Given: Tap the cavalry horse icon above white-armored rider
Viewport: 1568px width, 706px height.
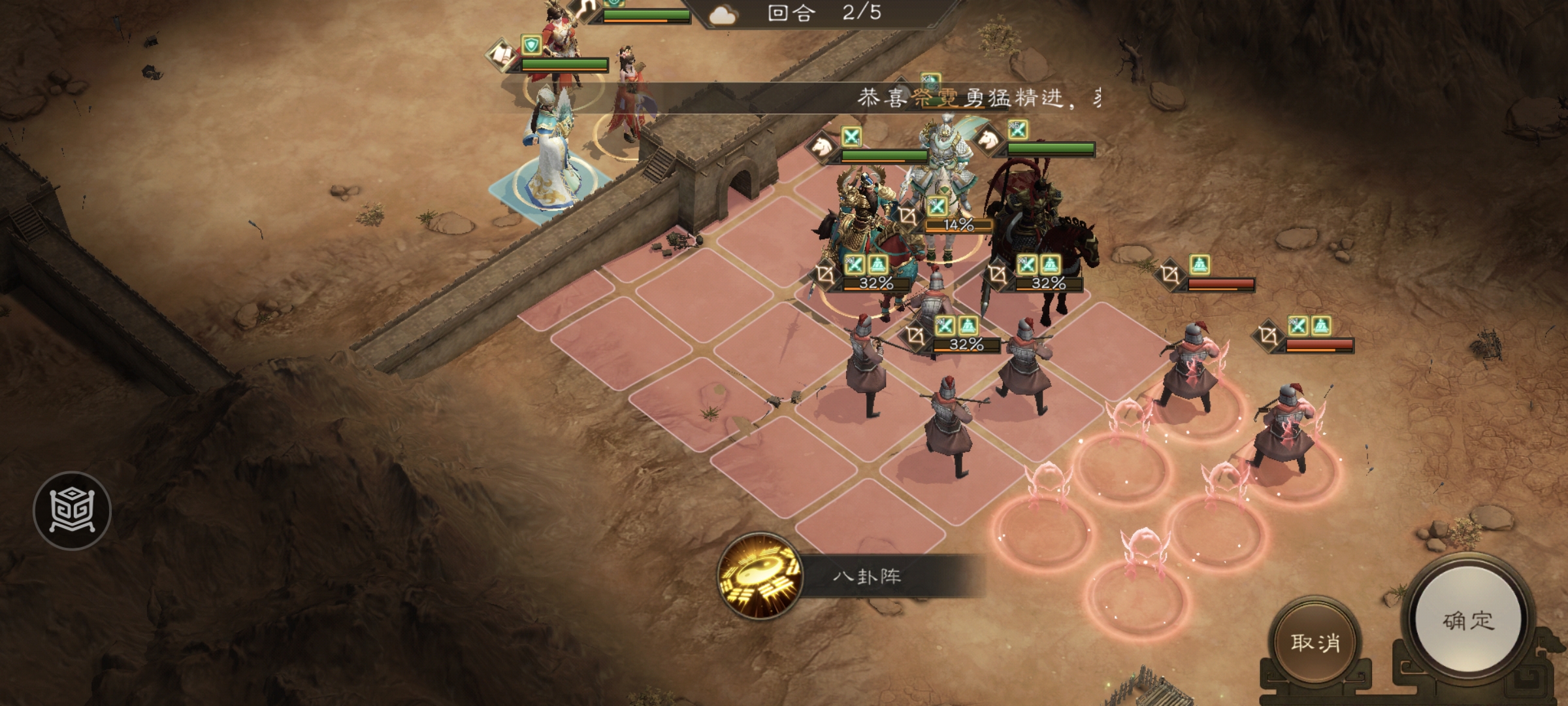Looking at the screenshot, I should tap(988, 141).
